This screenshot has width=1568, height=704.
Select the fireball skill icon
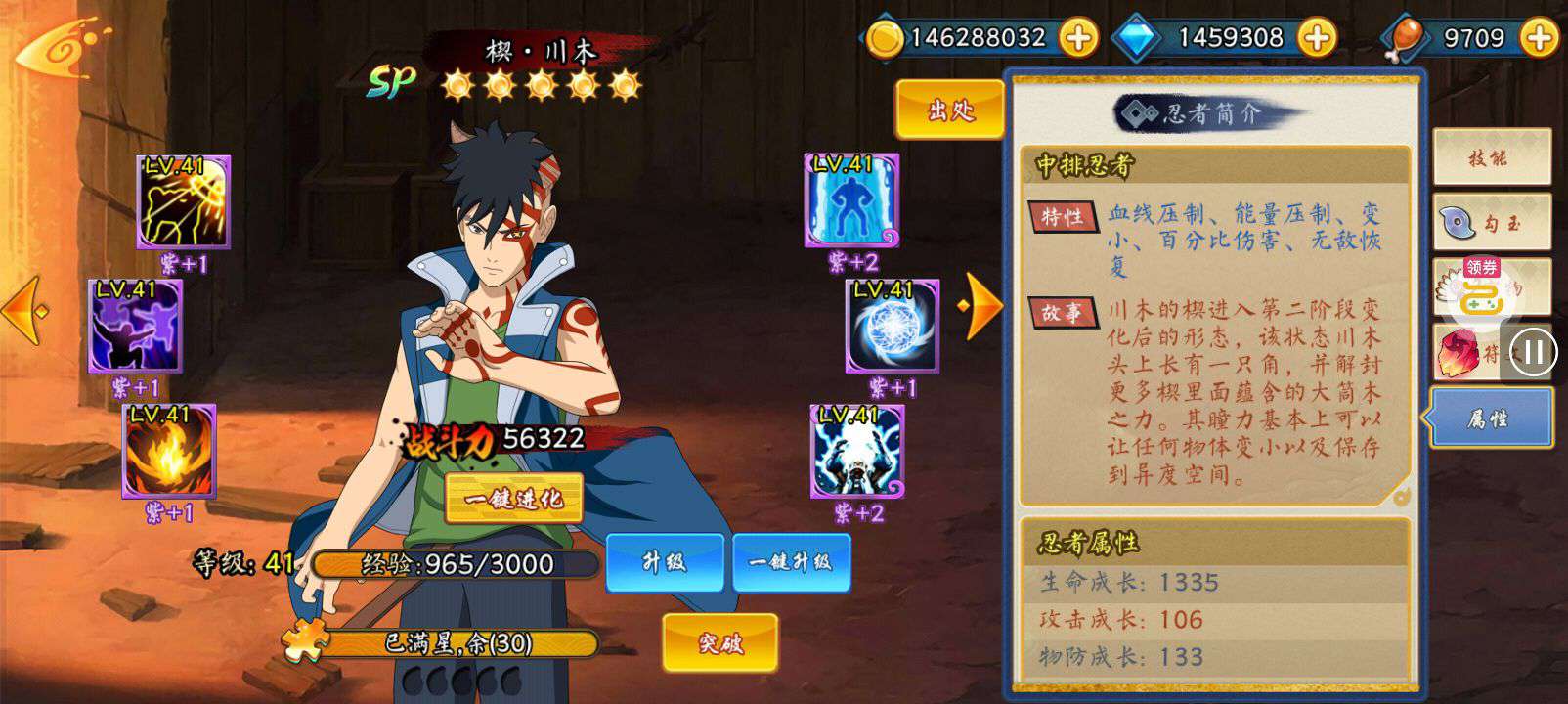pos(168,451)
